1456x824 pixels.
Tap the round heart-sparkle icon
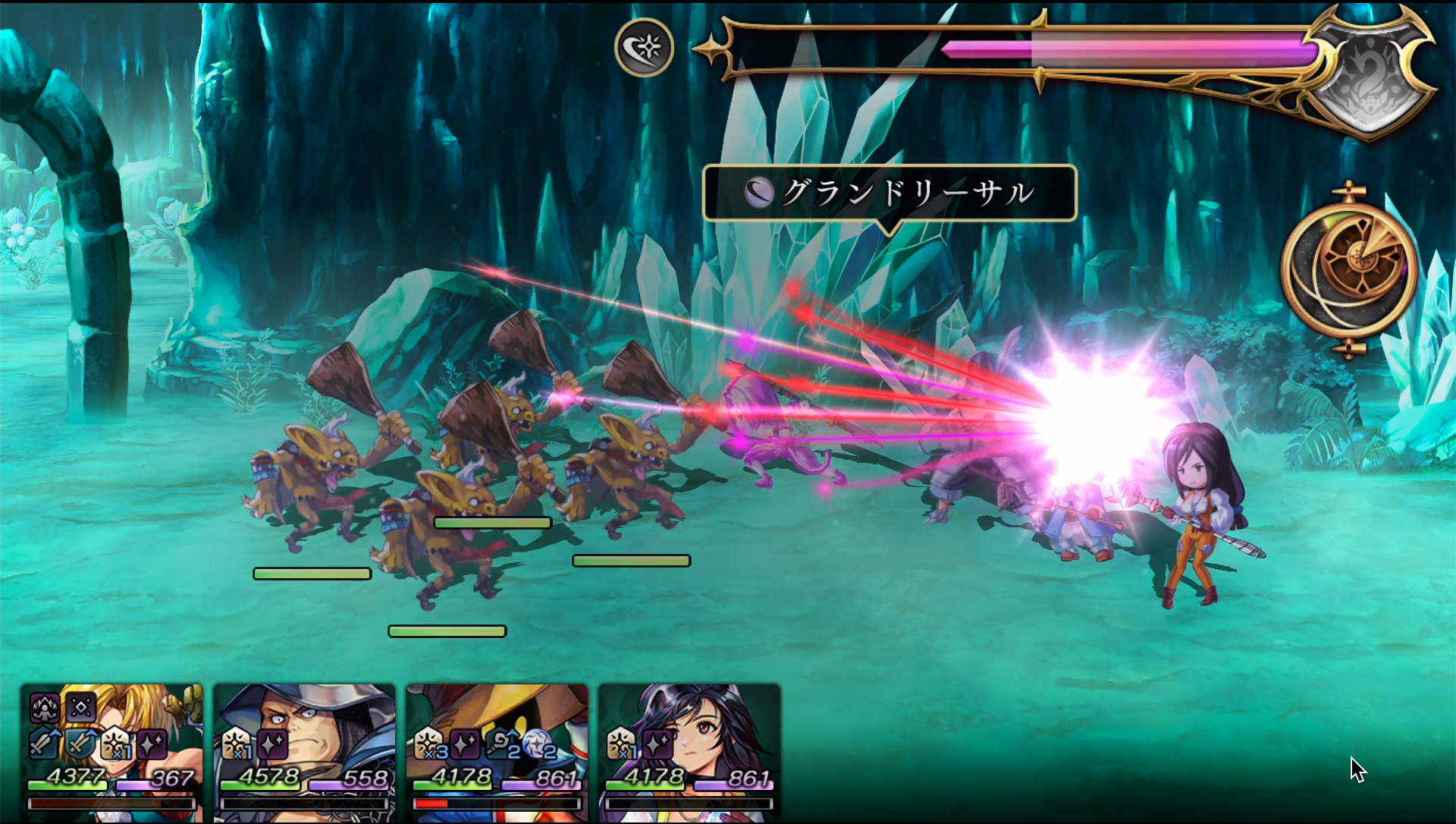pyautogui.click(x=644, y=48)
